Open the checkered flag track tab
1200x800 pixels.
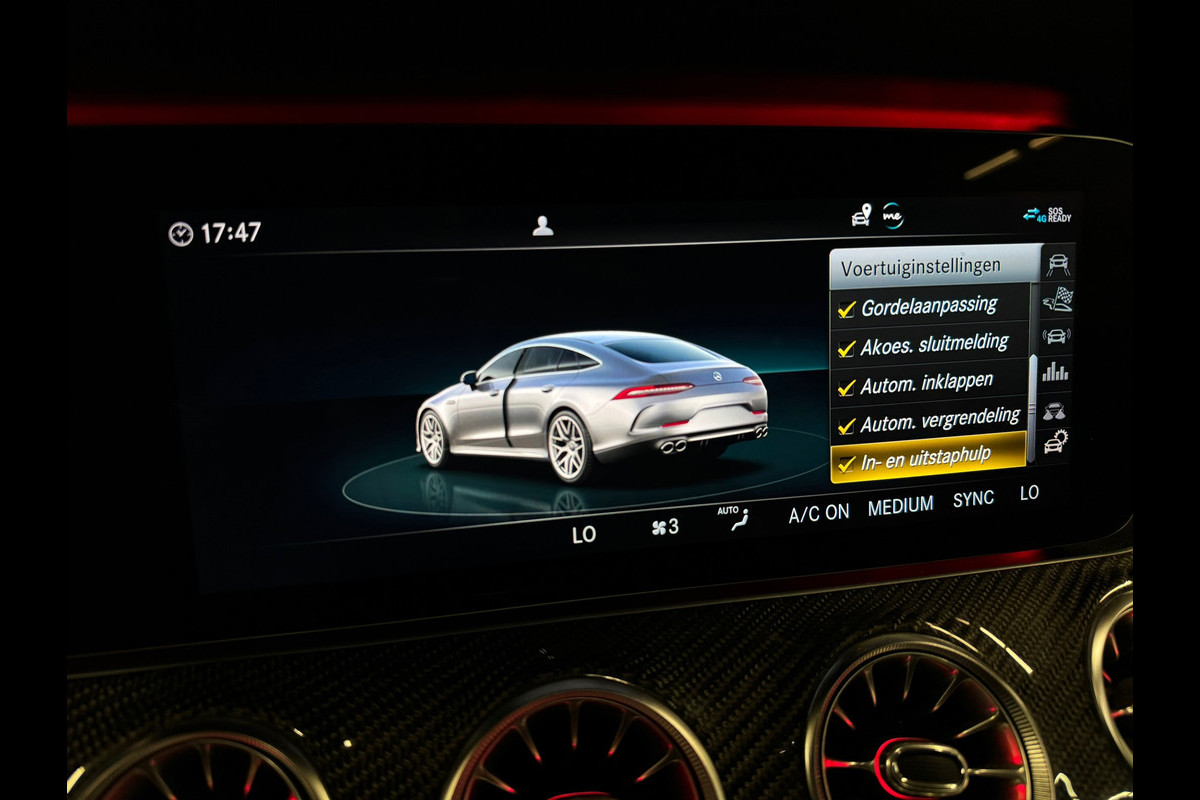[x=1057, y=298]
